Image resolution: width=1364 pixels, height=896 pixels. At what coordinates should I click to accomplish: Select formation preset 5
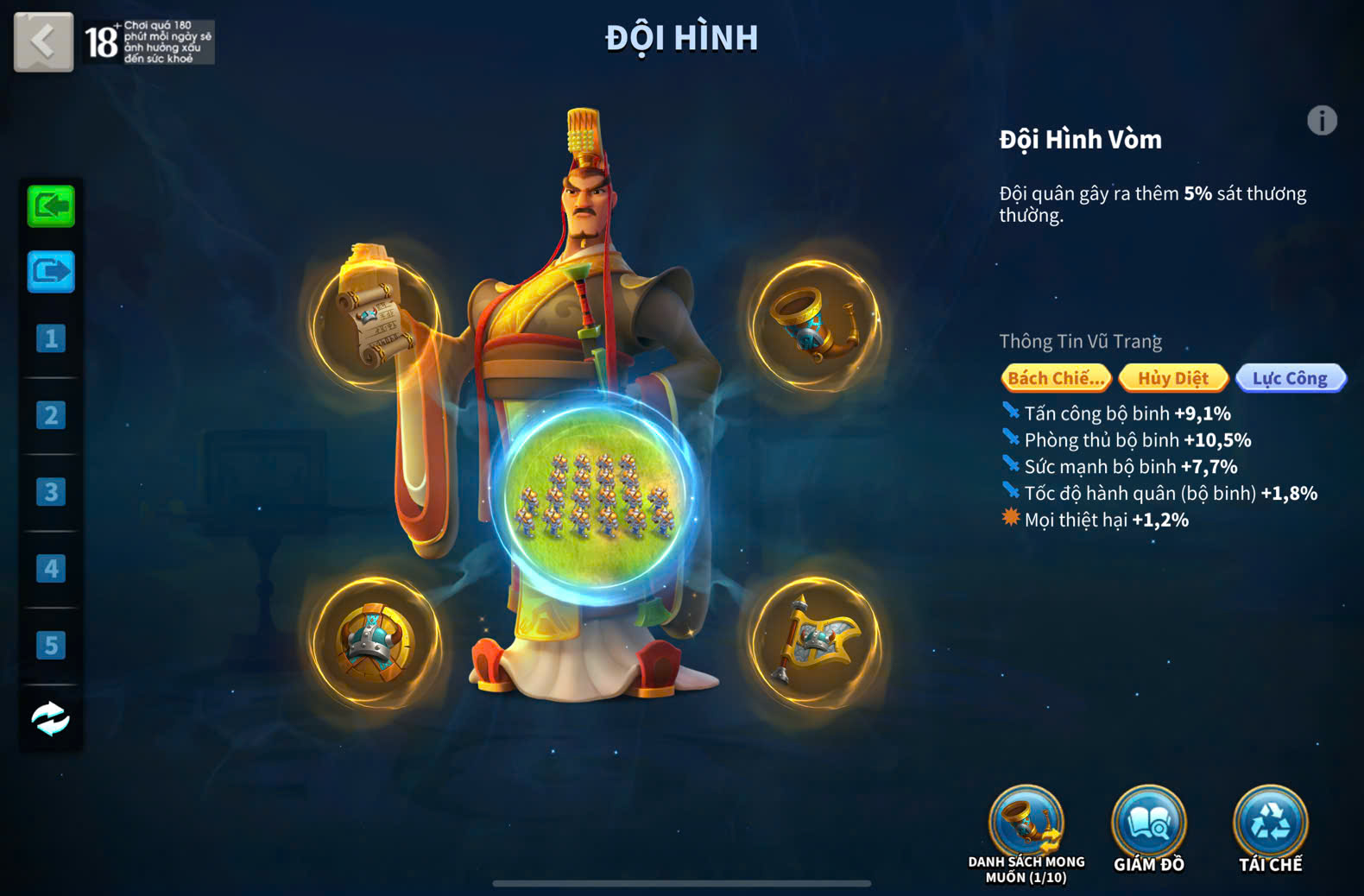click(51, 646)
